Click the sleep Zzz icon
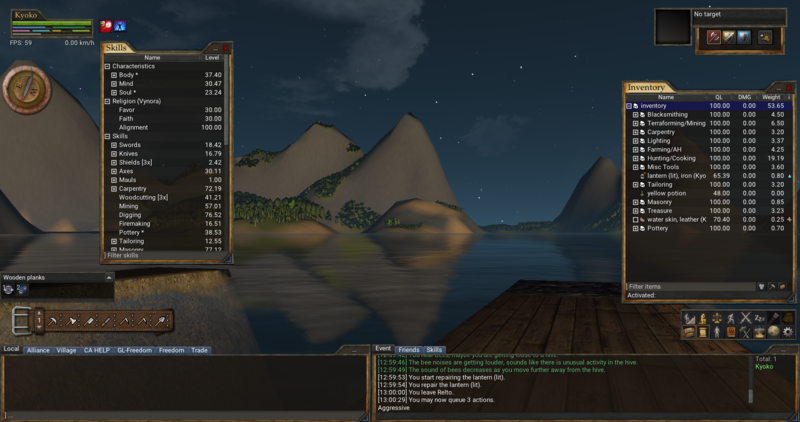The height and width of the screenshot is (422, 800). pyautogui.click(x=759, y=318)
